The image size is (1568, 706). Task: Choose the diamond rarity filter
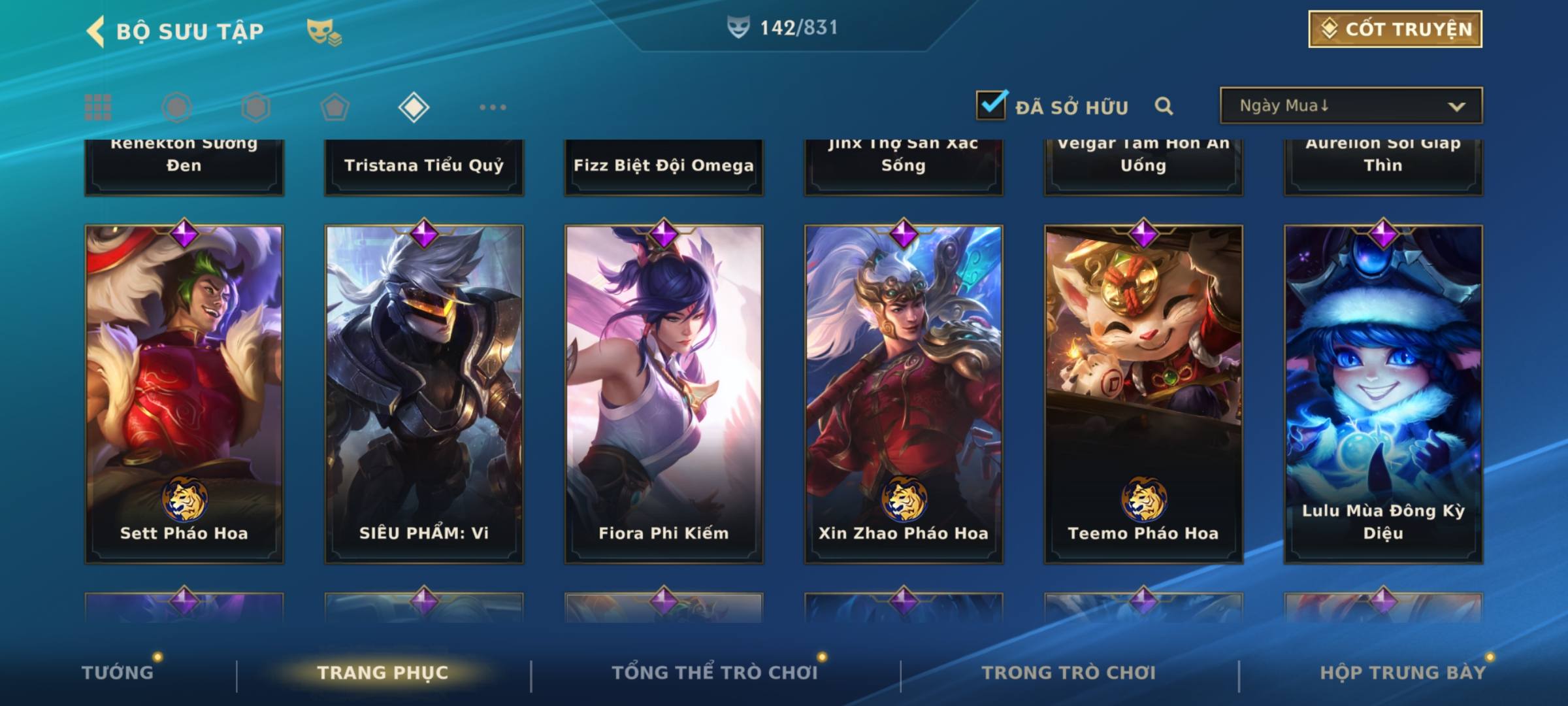point(414,107)
